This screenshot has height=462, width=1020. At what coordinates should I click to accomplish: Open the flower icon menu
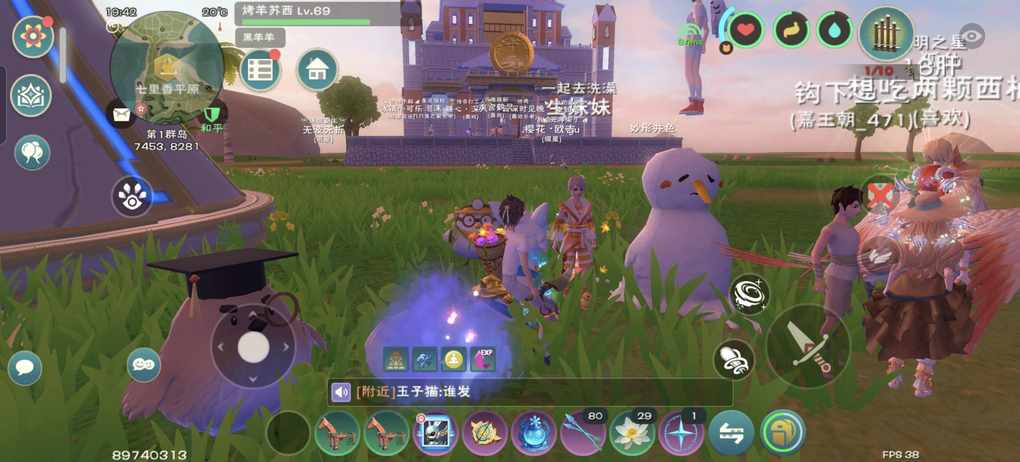[x=32, y=37]
